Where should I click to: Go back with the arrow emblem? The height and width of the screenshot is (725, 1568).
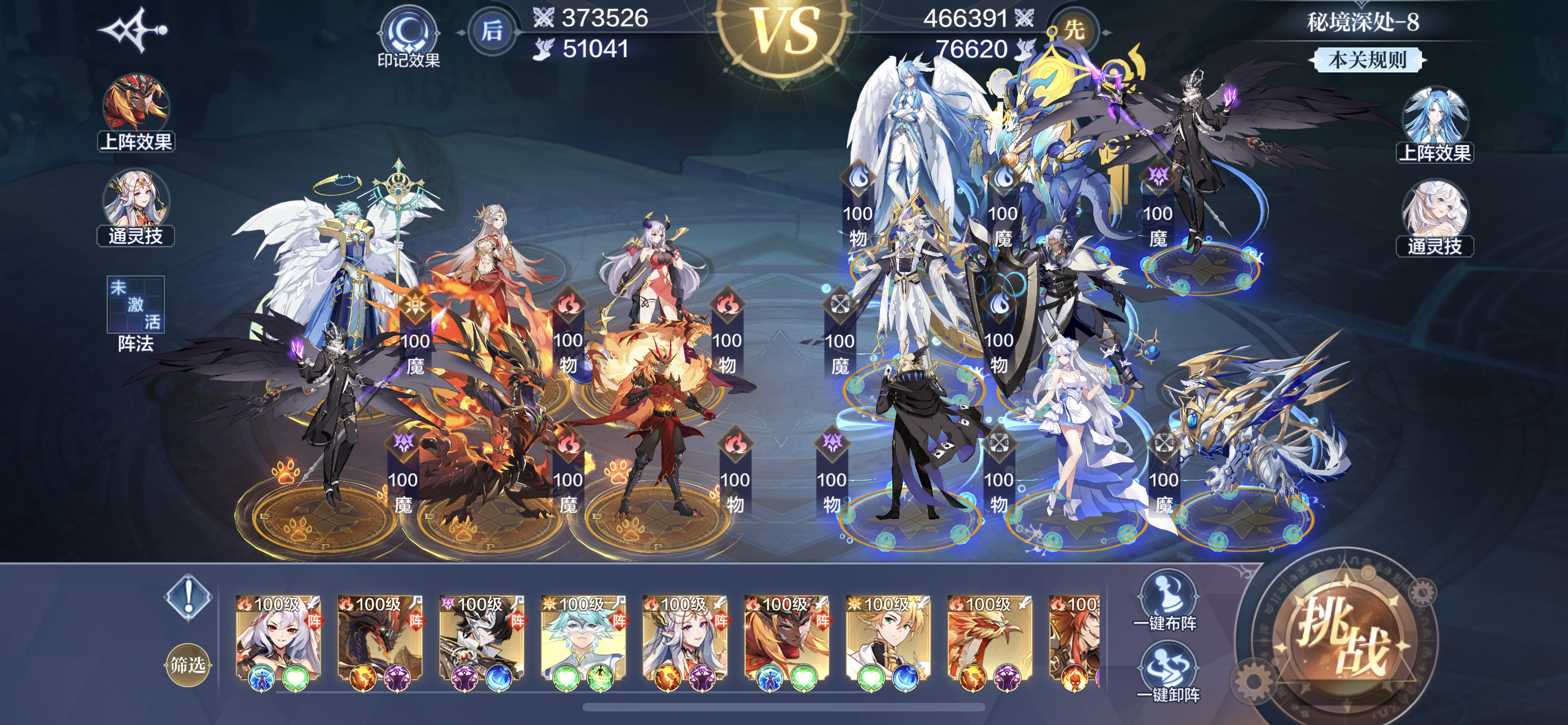click(132, 30)
